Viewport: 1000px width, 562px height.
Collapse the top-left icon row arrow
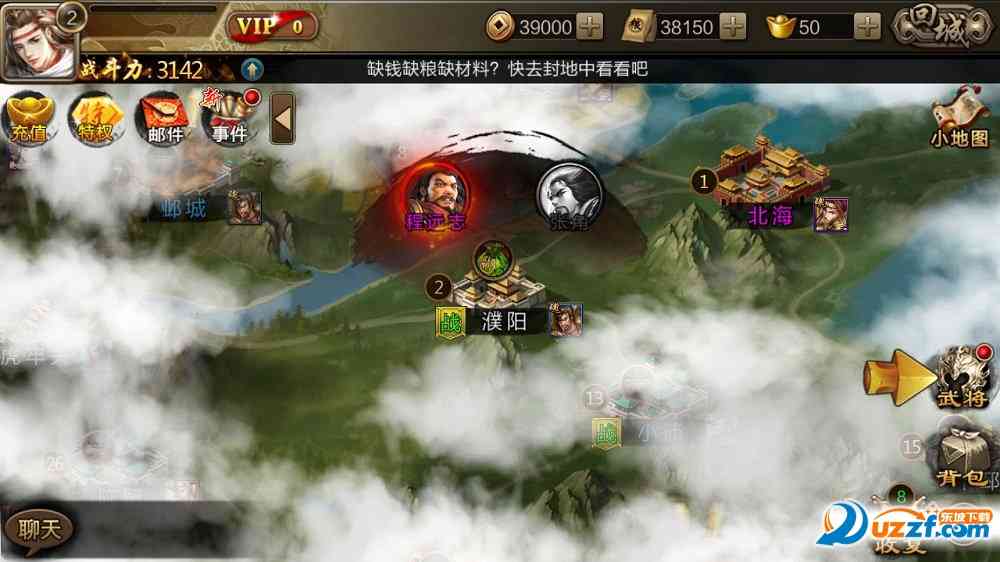[282, 118]
